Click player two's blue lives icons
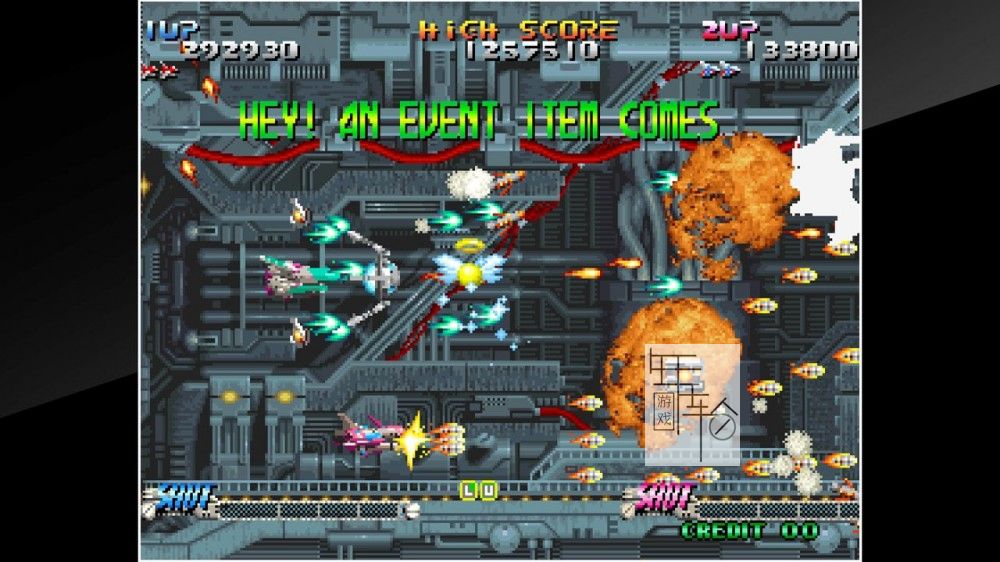The image size is (1000, 562). click(x=720, y=70)
